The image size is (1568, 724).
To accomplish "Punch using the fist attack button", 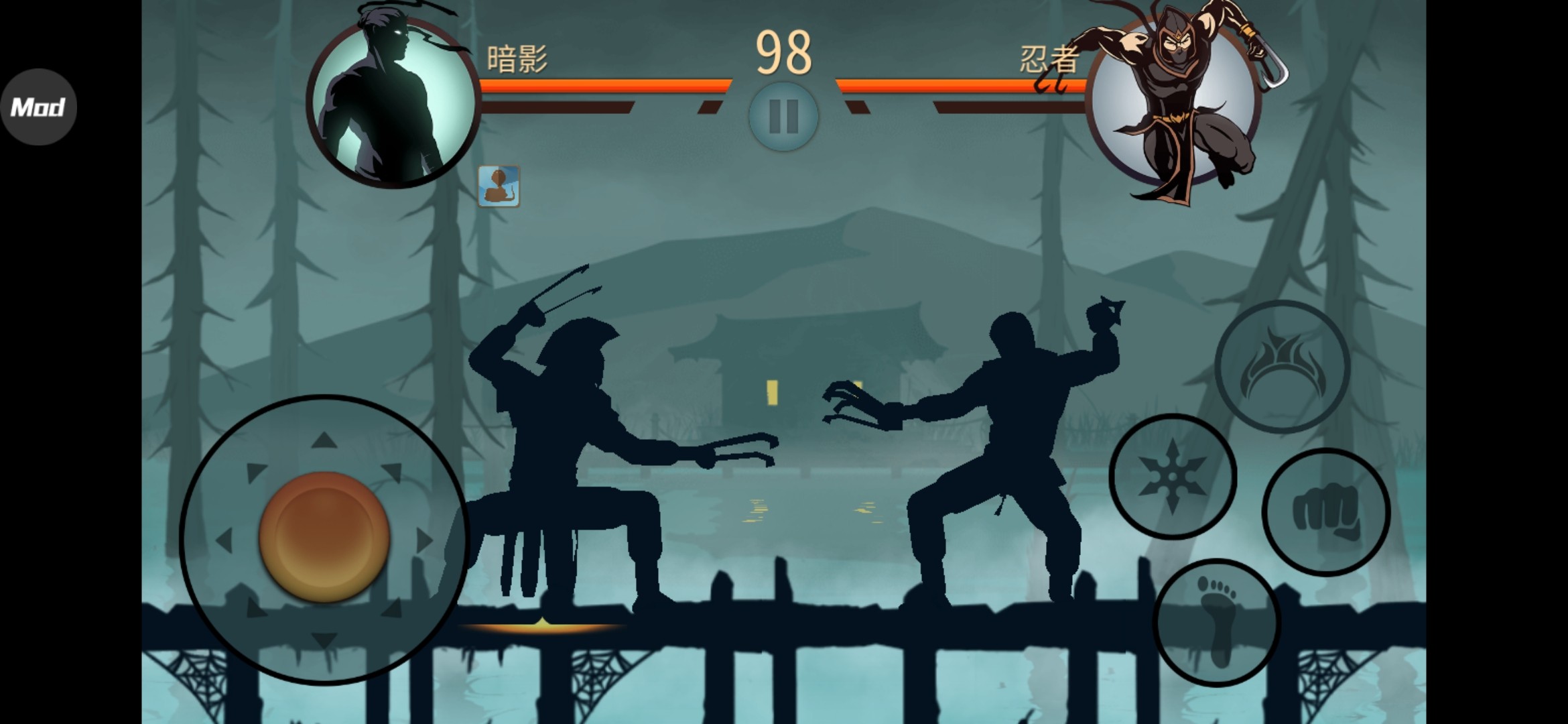I will pos(1325,512).
